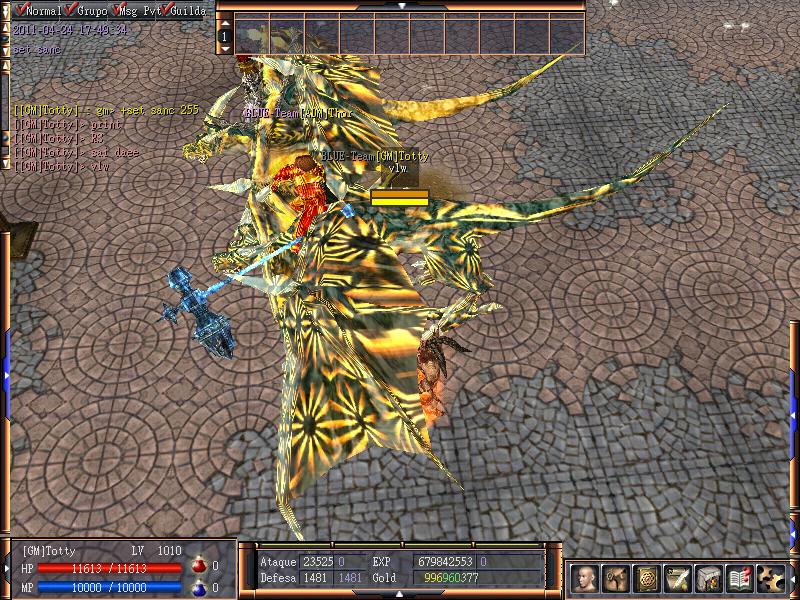Open the treasure chest icon
The width and height of the screenshot is (800, 600).
709,578
